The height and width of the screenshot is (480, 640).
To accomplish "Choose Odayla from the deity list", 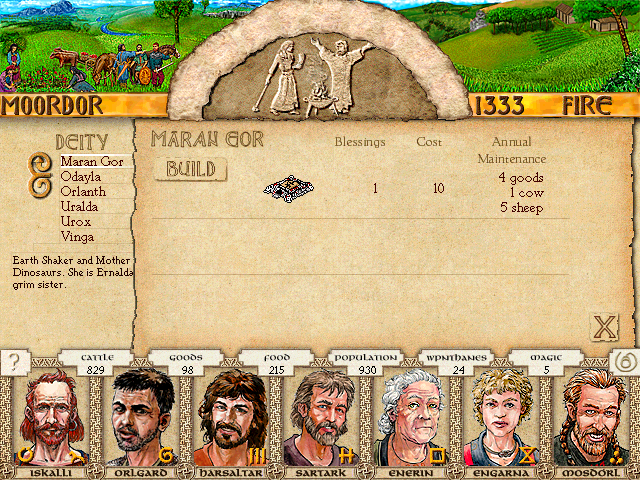I will click(x=83, y=176).
